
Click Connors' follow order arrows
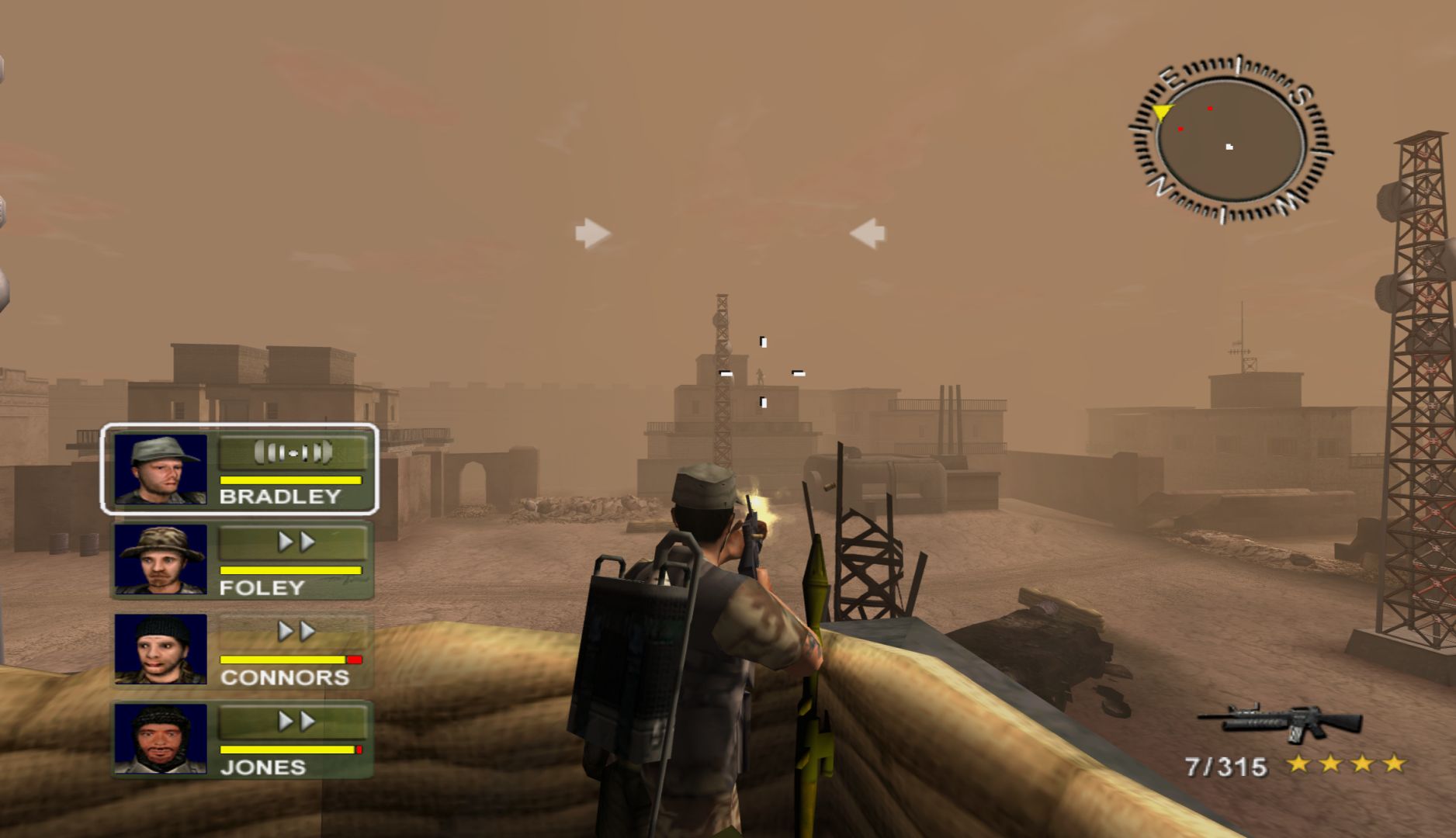(x=296, y=632)
